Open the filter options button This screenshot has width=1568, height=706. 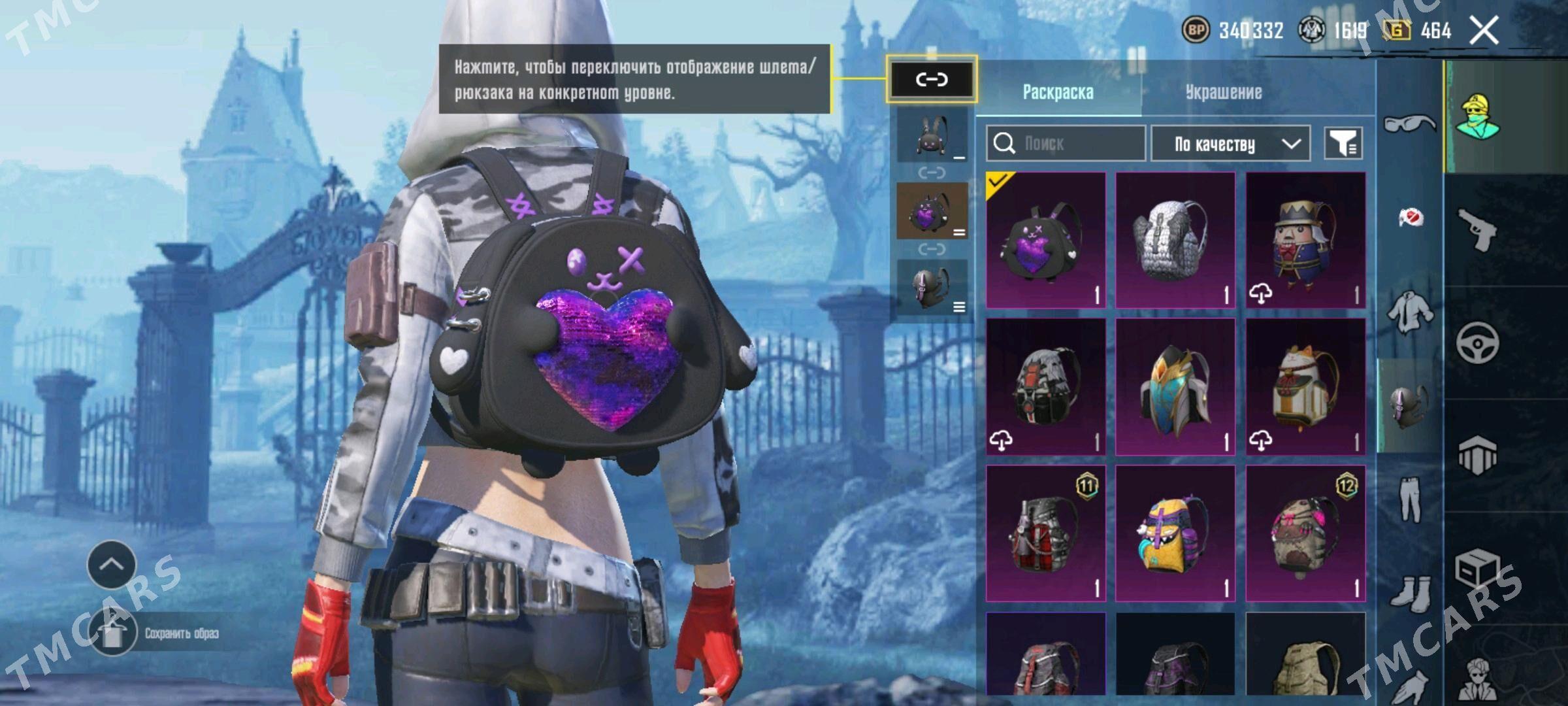pyautogui.click(x=1343, y=143)
